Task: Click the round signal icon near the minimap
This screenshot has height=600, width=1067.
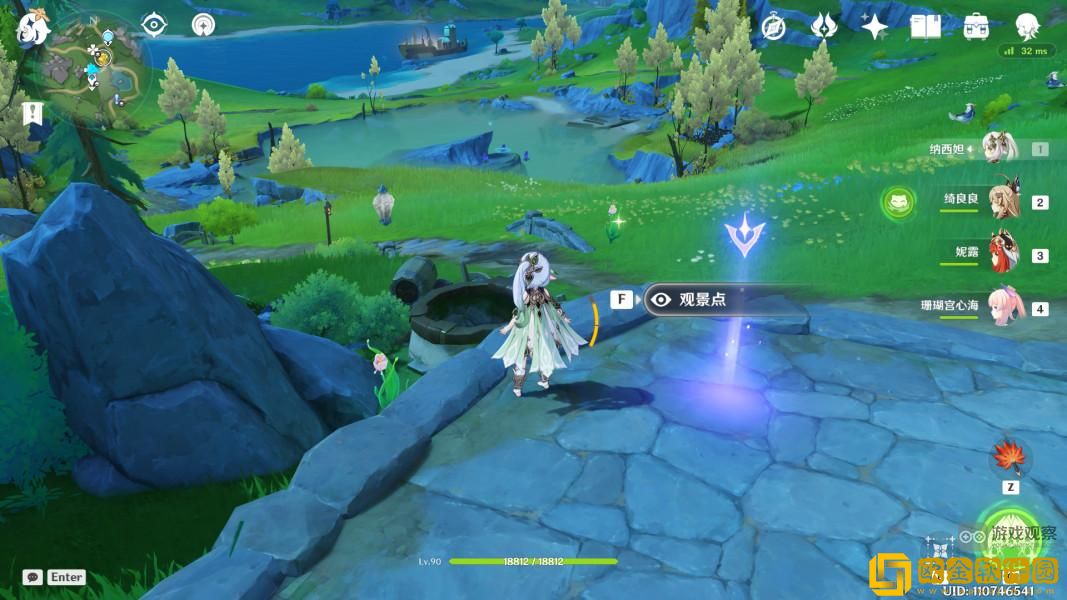Action: [x=203, y=25]
